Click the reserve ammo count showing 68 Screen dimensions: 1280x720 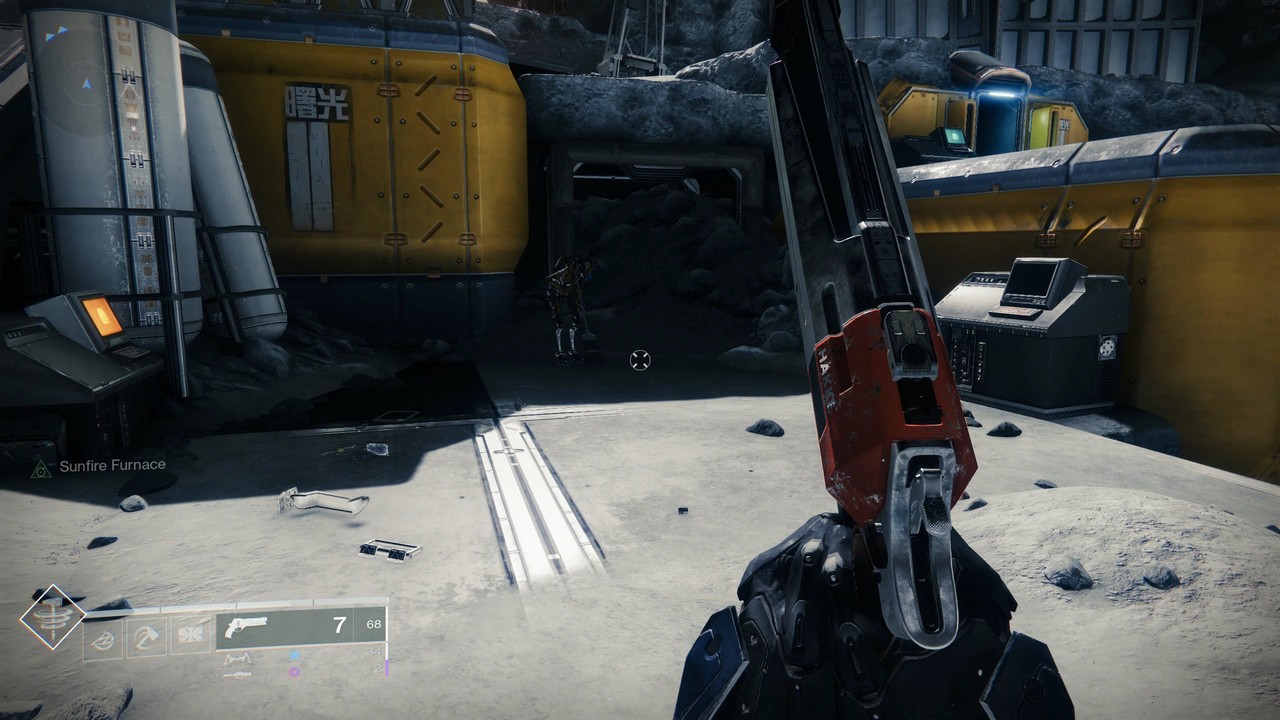coord(372,623)
